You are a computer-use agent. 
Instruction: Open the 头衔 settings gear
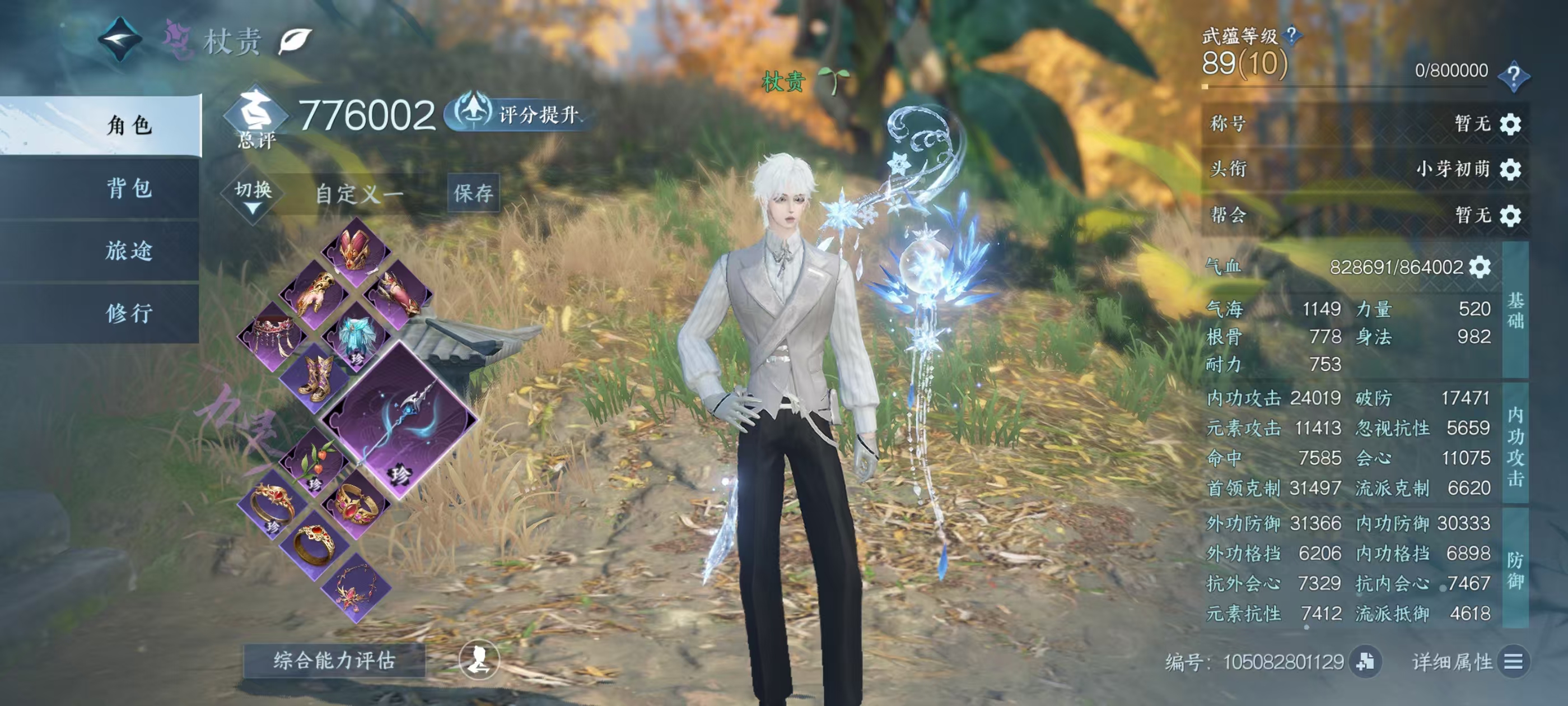point(1510,169)
